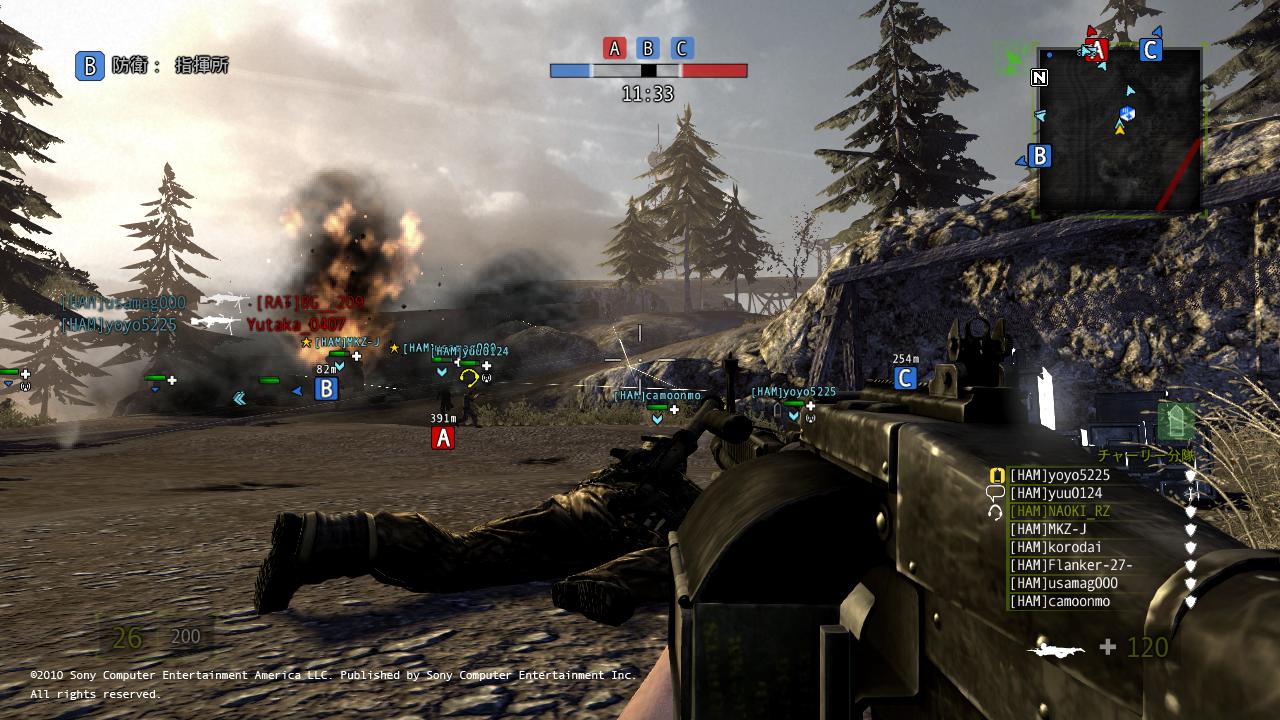
Task: Choose [HAM]NAOKI_RZ in the squad list
Action: point(1059,511)
